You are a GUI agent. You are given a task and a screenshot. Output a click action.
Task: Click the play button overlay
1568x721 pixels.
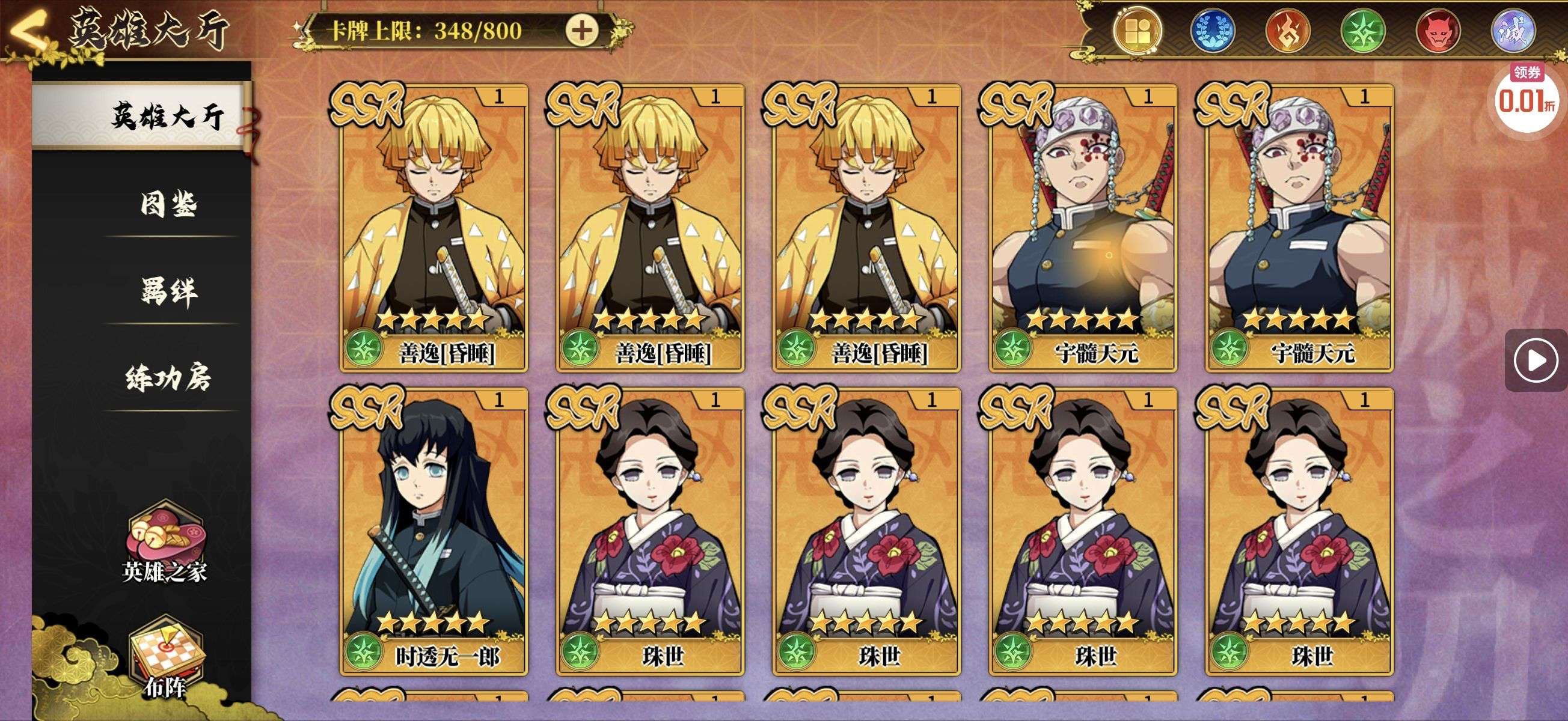(x=1535, y=361)
